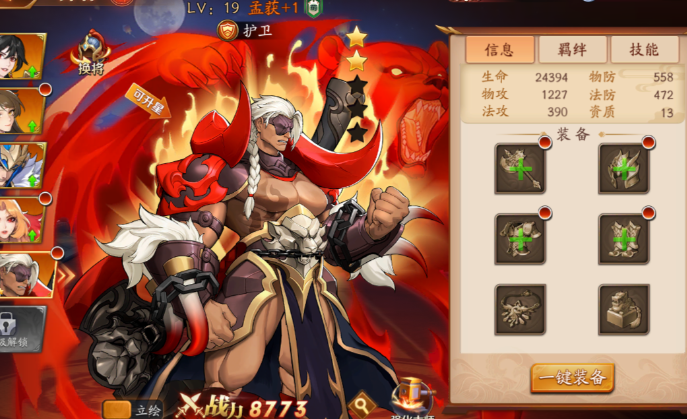The width and height of the screenshot is (687, 419).
Task: Toggle the 立绘 portrait view checkbox
Action: 117,409
